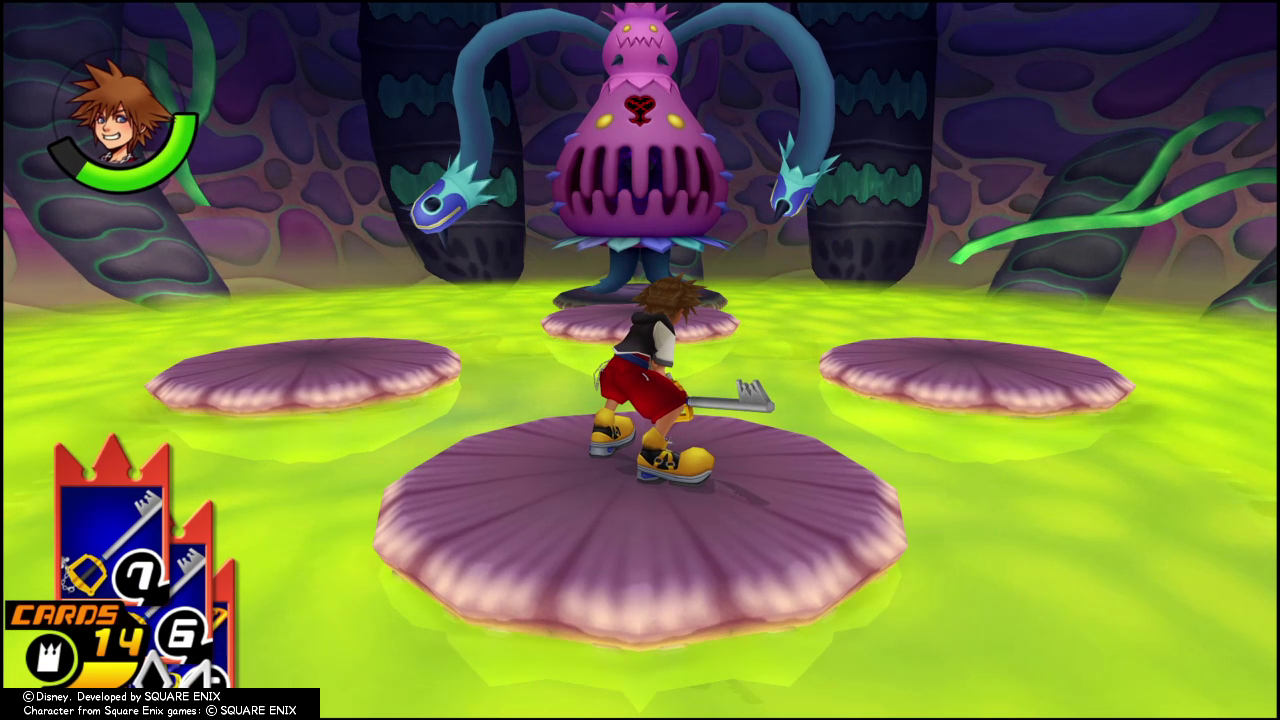
Task: Click the crown emblem on the card counter
Action: [51, 655]
